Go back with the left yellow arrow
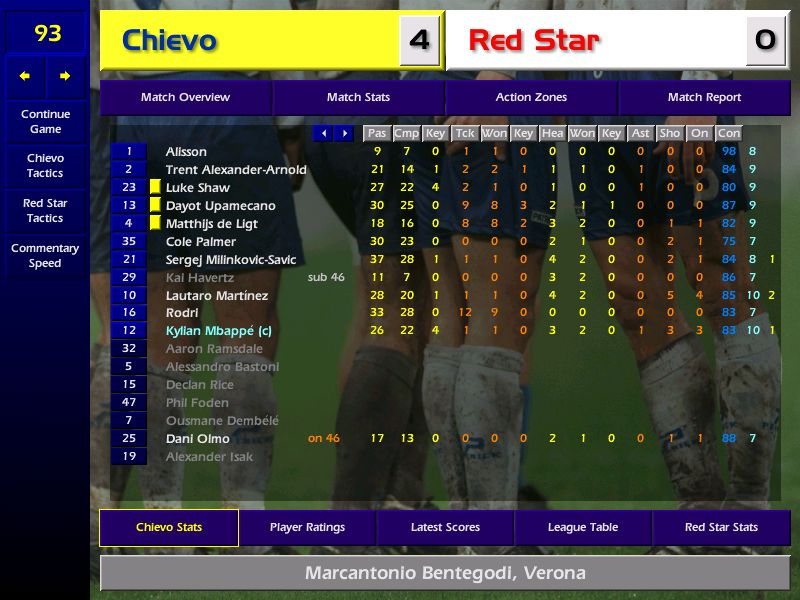The height and width of the screenshot is (600, 800). (x=25, y=76)
